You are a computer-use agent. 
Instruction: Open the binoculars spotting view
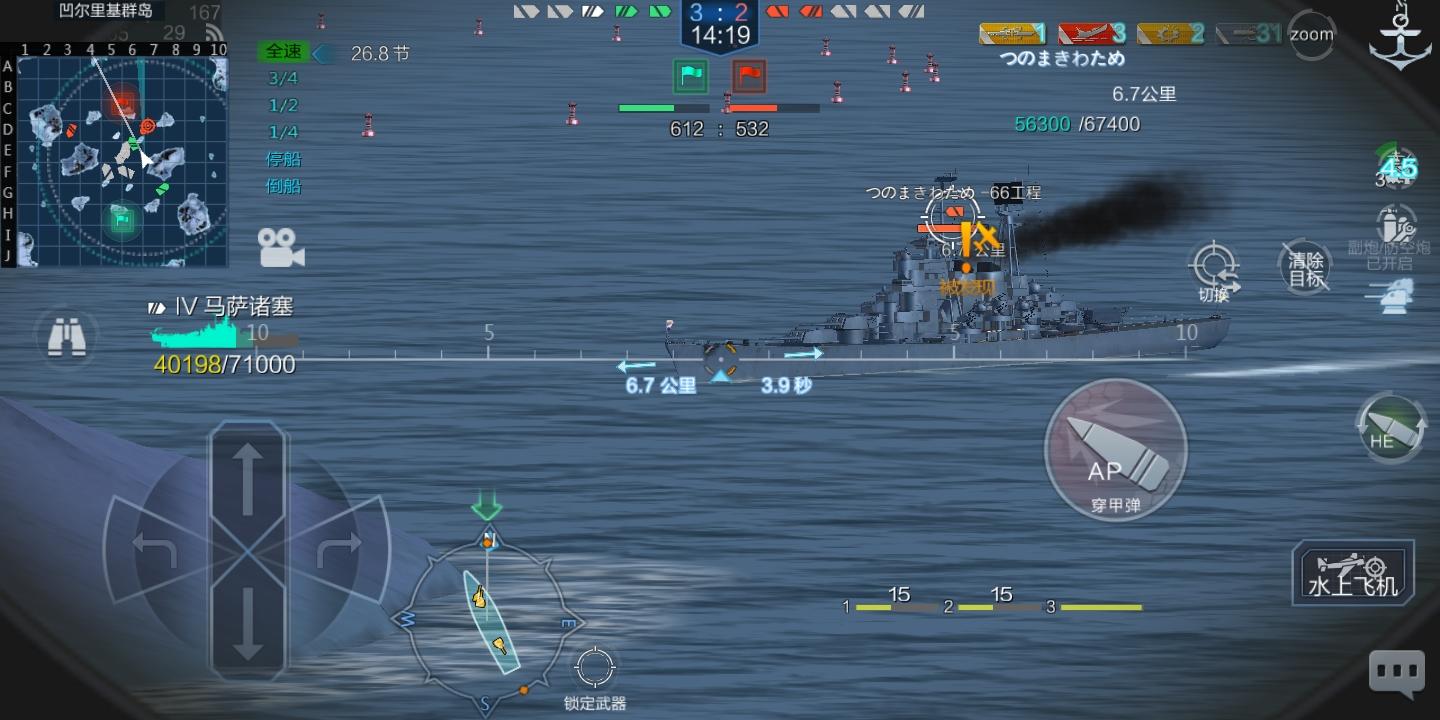click(66, 338)
